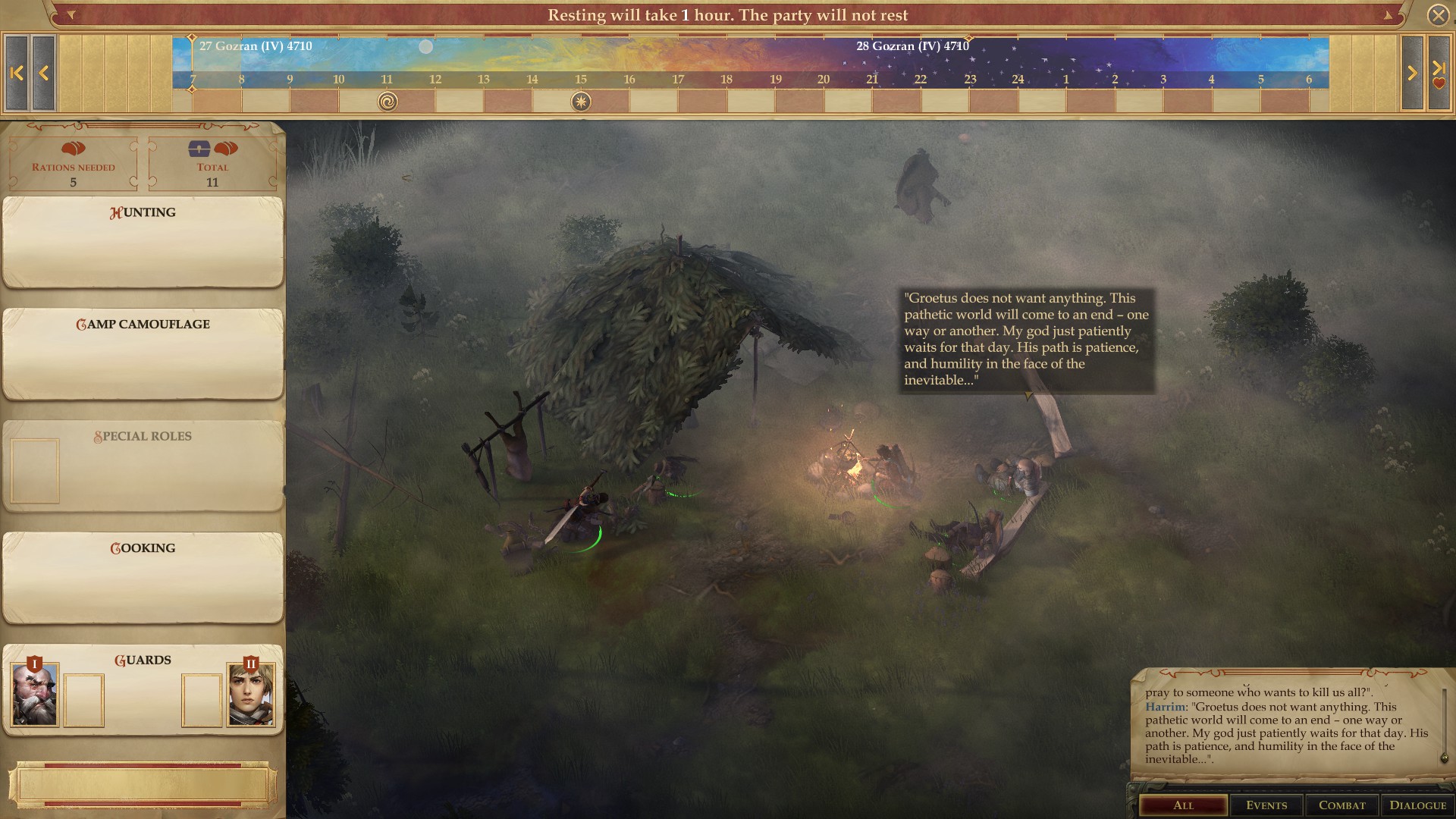This screenshot has width=1456, height=819.
Task: Click the sun marker on the timeline
Action: click(581, 102)
